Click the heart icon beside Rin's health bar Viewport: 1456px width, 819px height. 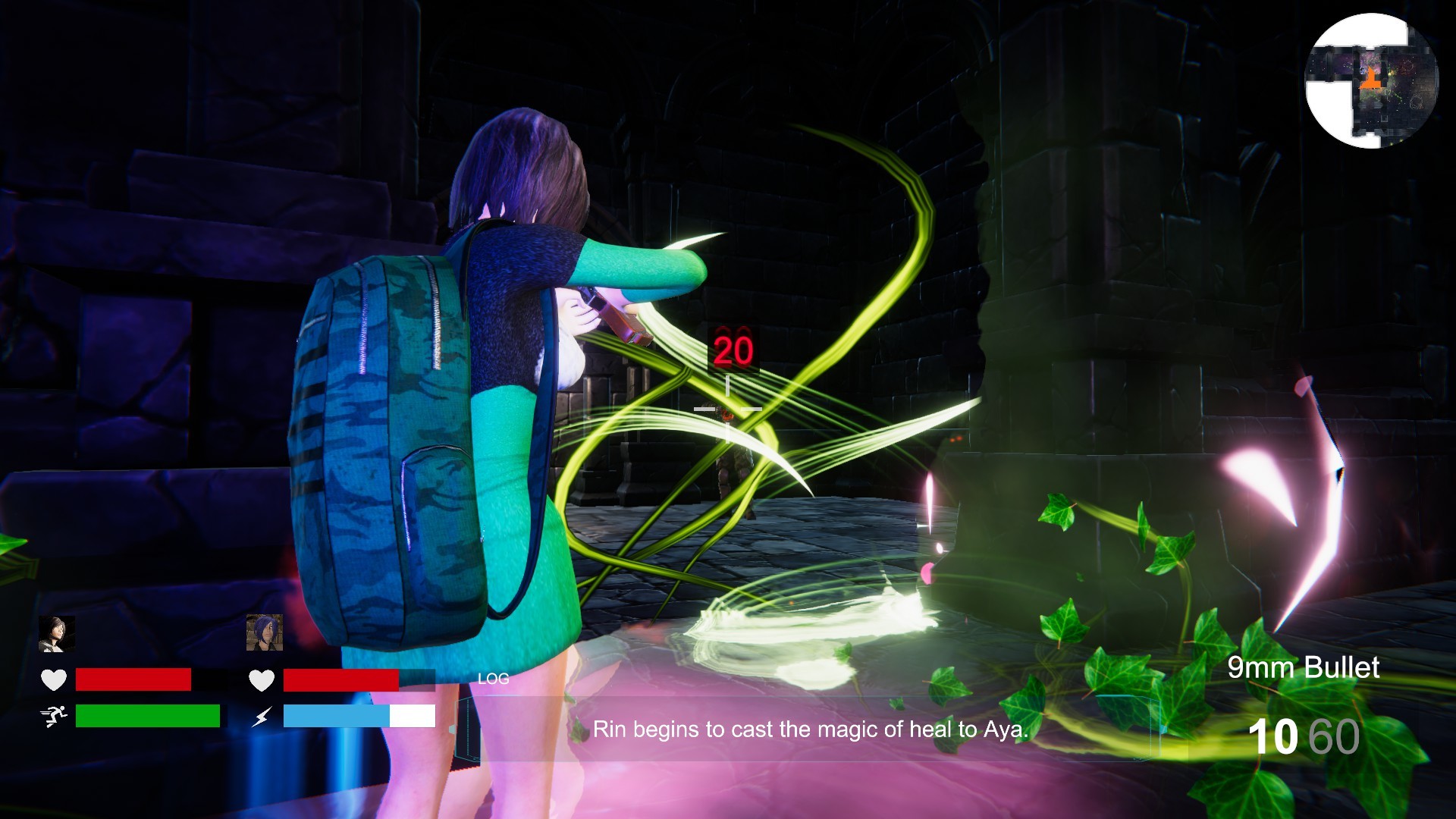262,680
